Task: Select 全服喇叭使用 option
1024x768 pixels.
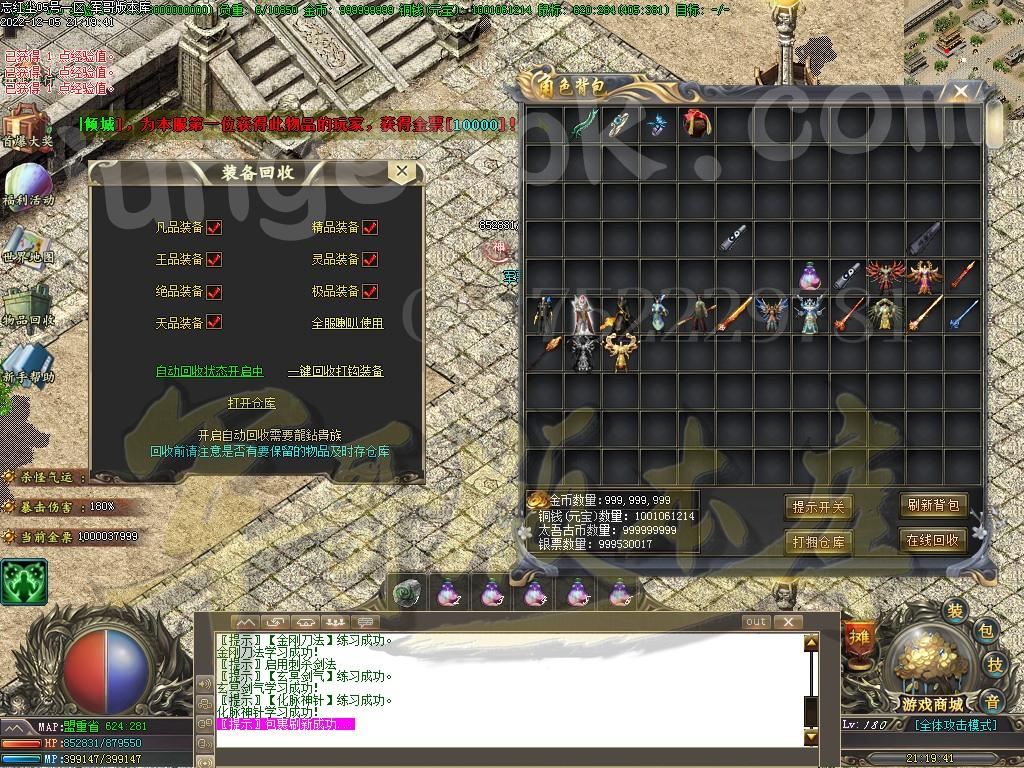Action: point(347,323)
